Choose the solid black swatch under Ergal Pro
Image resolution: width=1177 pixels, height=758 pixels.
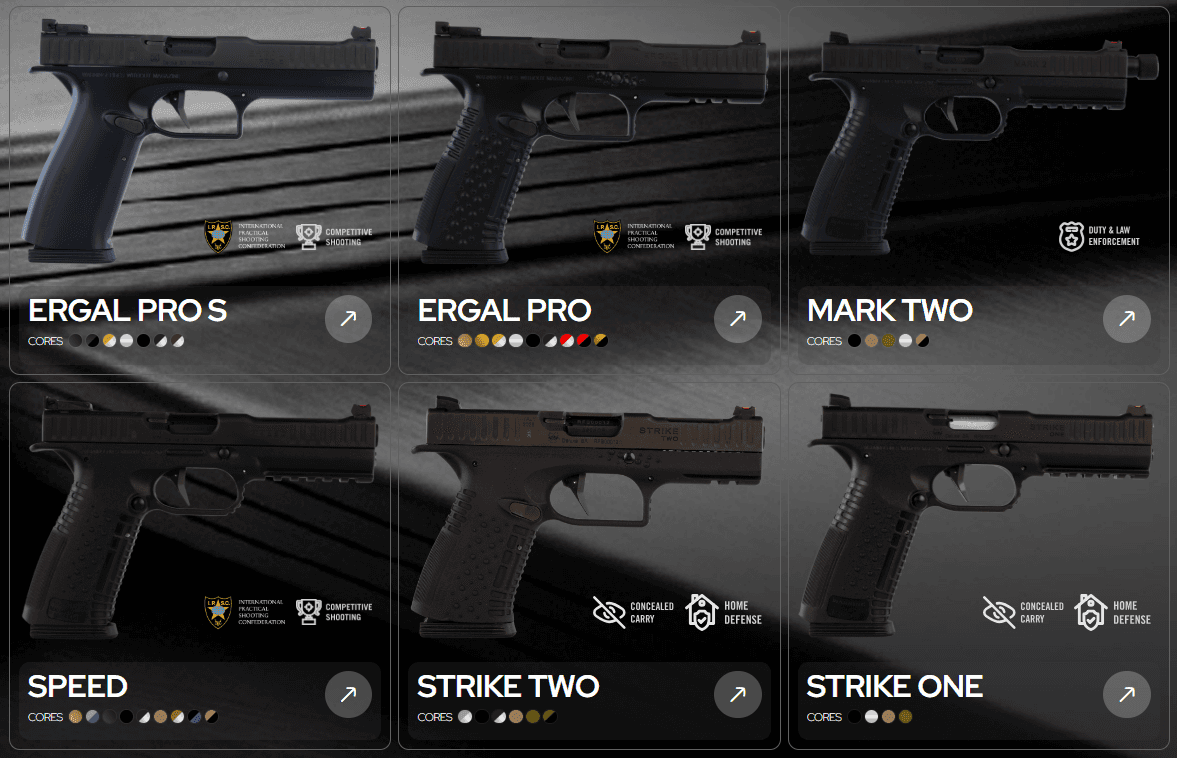[533, 341]
